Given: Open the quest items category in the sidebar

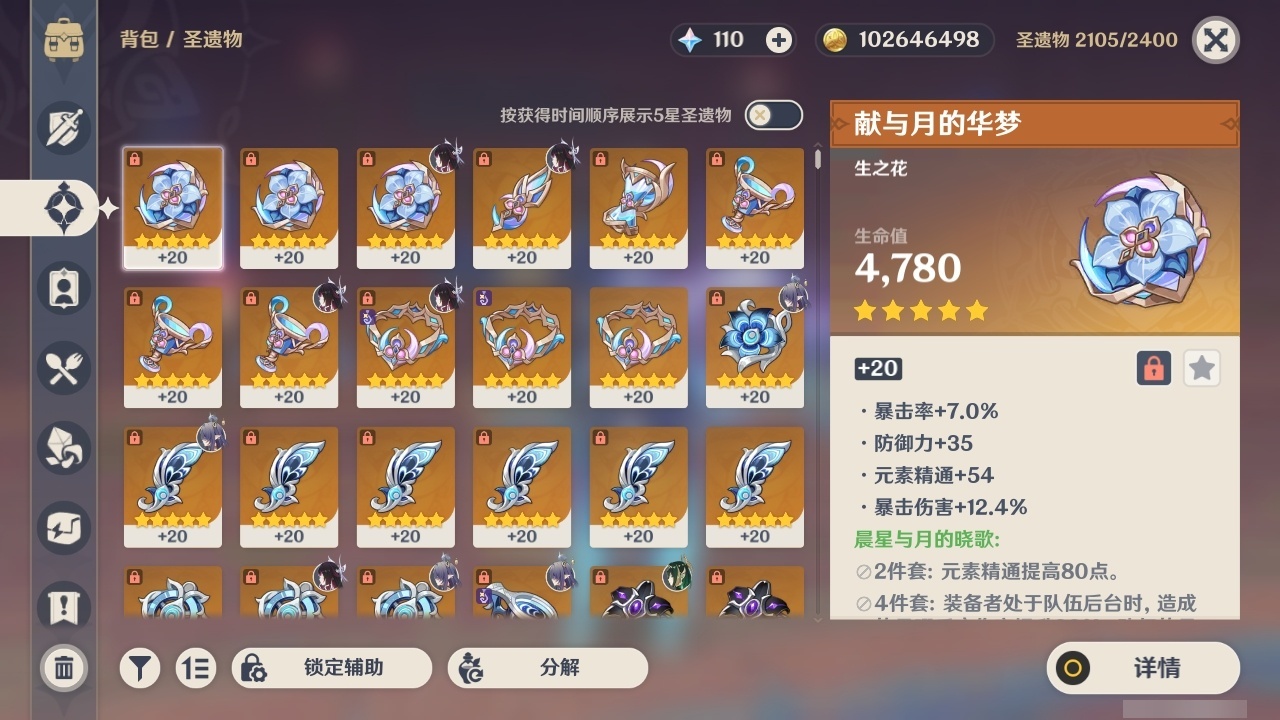Looking at the screenshot, I should click(x=63, y=600).
